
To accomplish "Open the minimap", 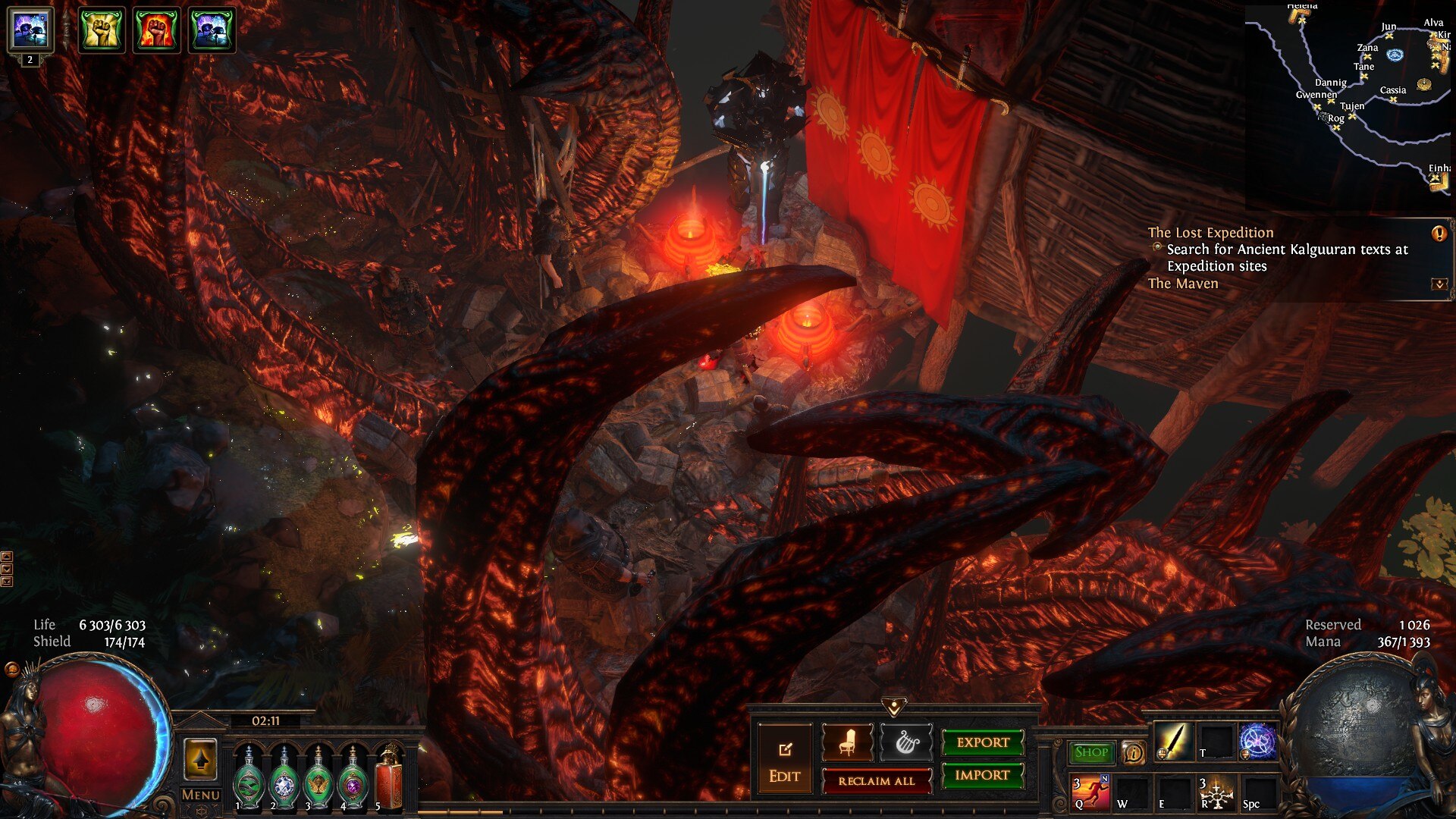I will click(1348, 106).
